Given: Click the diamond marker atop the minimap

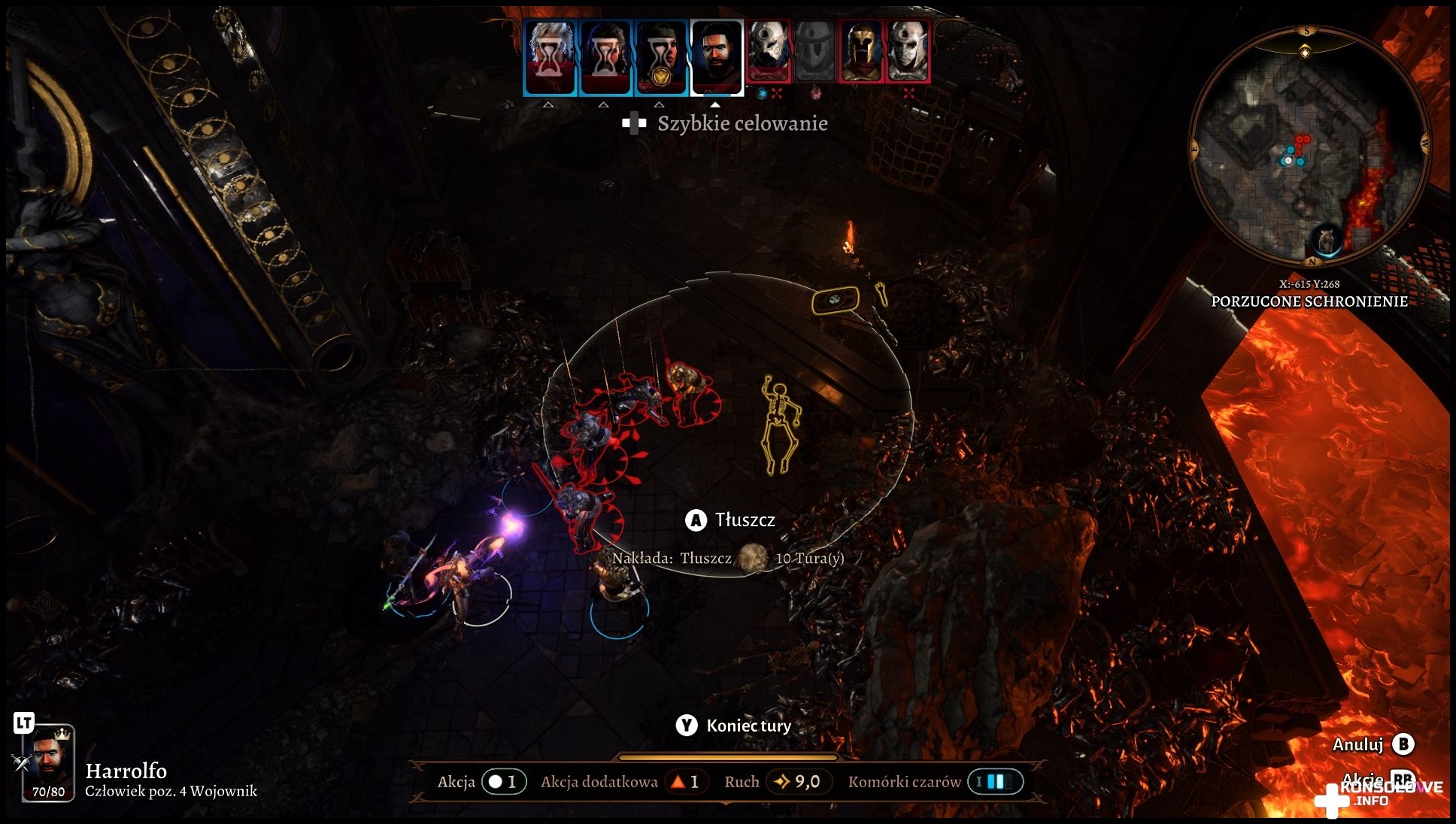Looking at the screenshot, I should click(x=1306, y=52).
